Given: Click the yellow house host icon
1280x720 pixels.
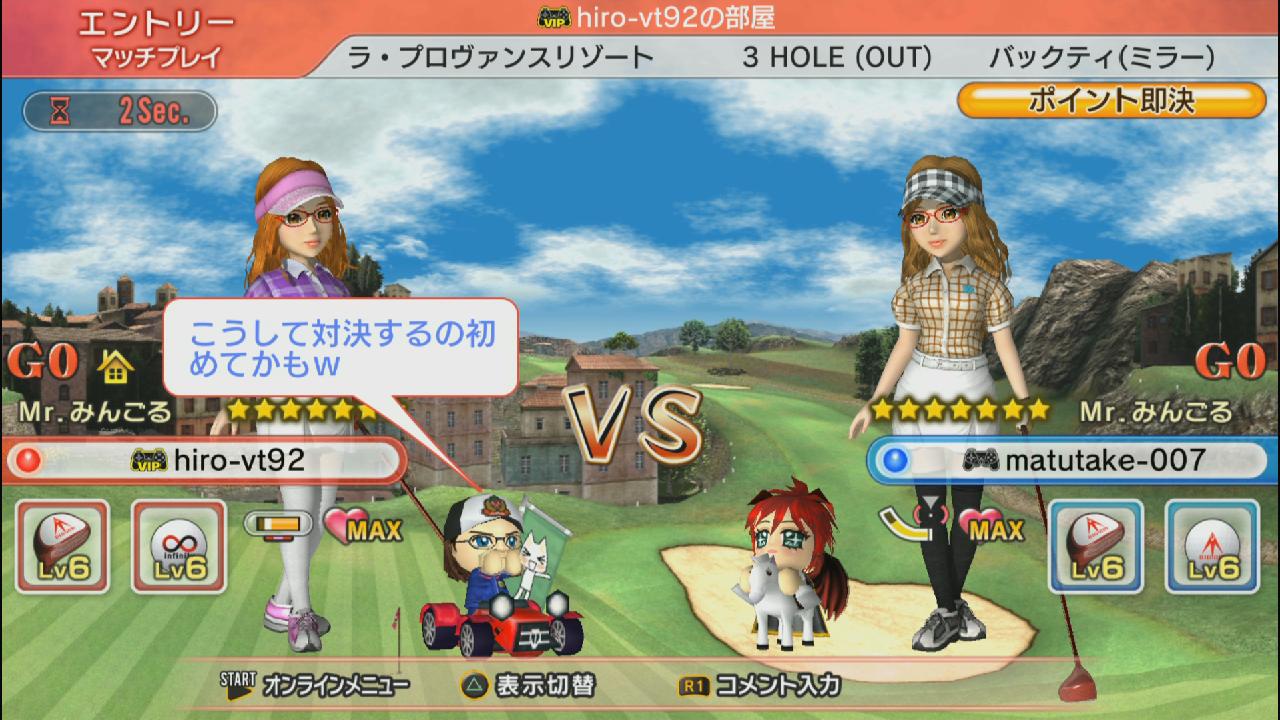Looking at the screenshot, I should 116,368.
